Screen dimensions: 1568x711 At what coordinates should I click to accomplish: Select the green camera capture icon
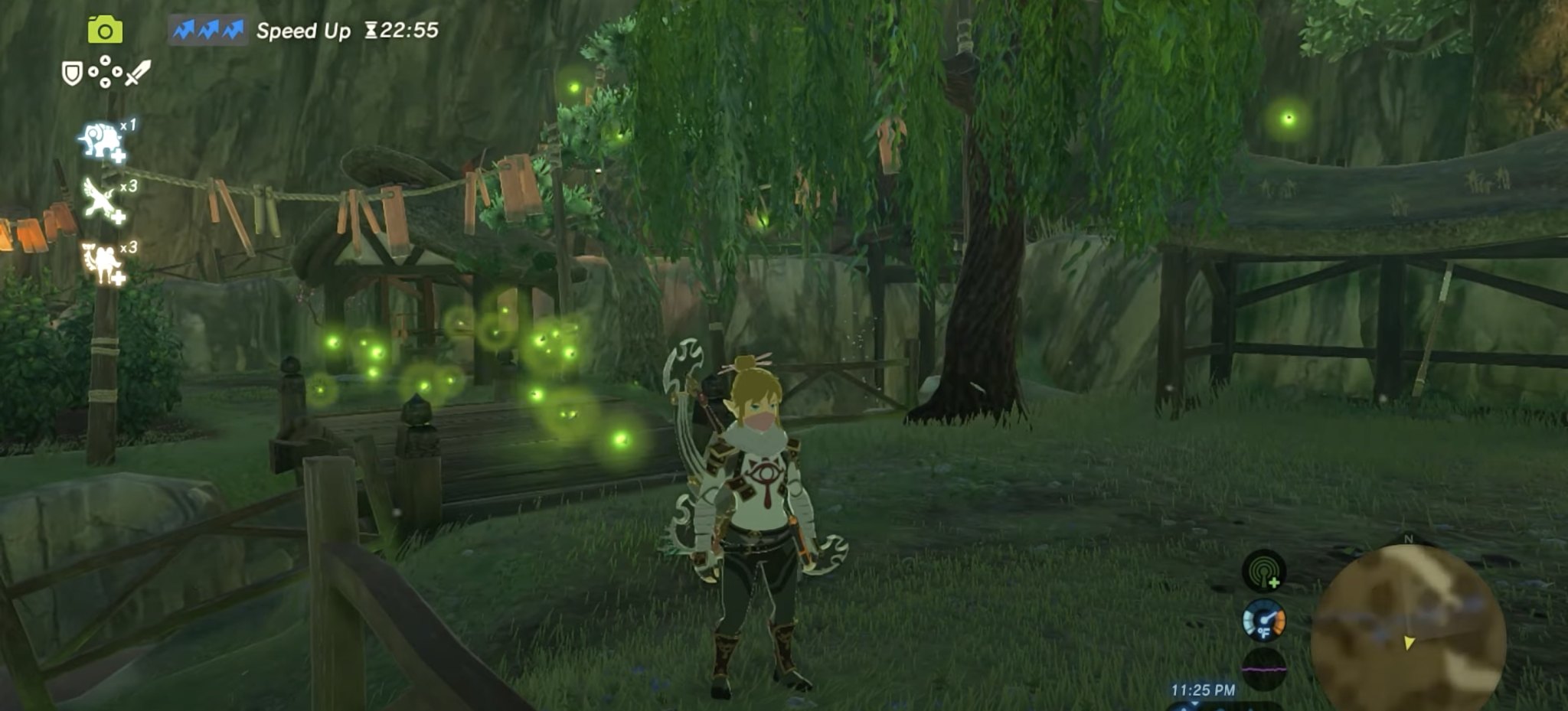coord(105,30)
